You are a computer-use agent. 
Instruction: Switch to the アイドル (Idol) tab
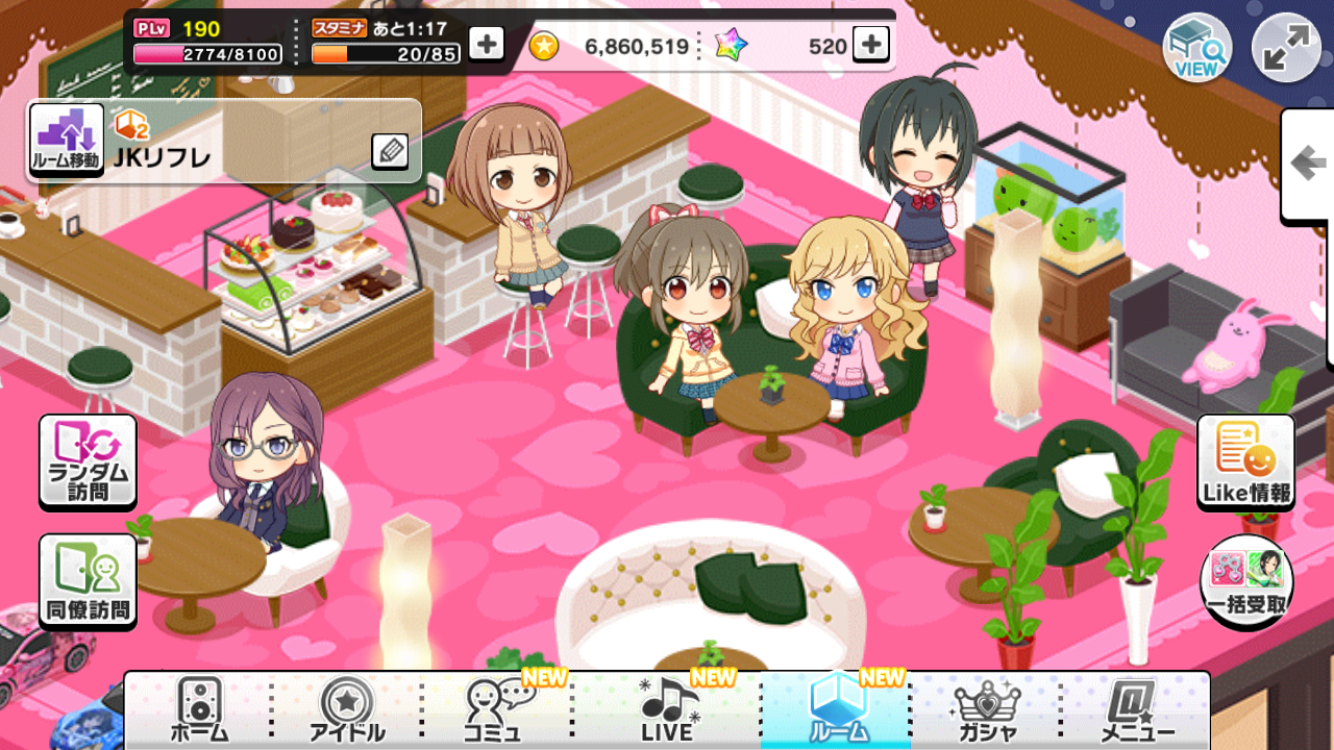click(347, 710)
